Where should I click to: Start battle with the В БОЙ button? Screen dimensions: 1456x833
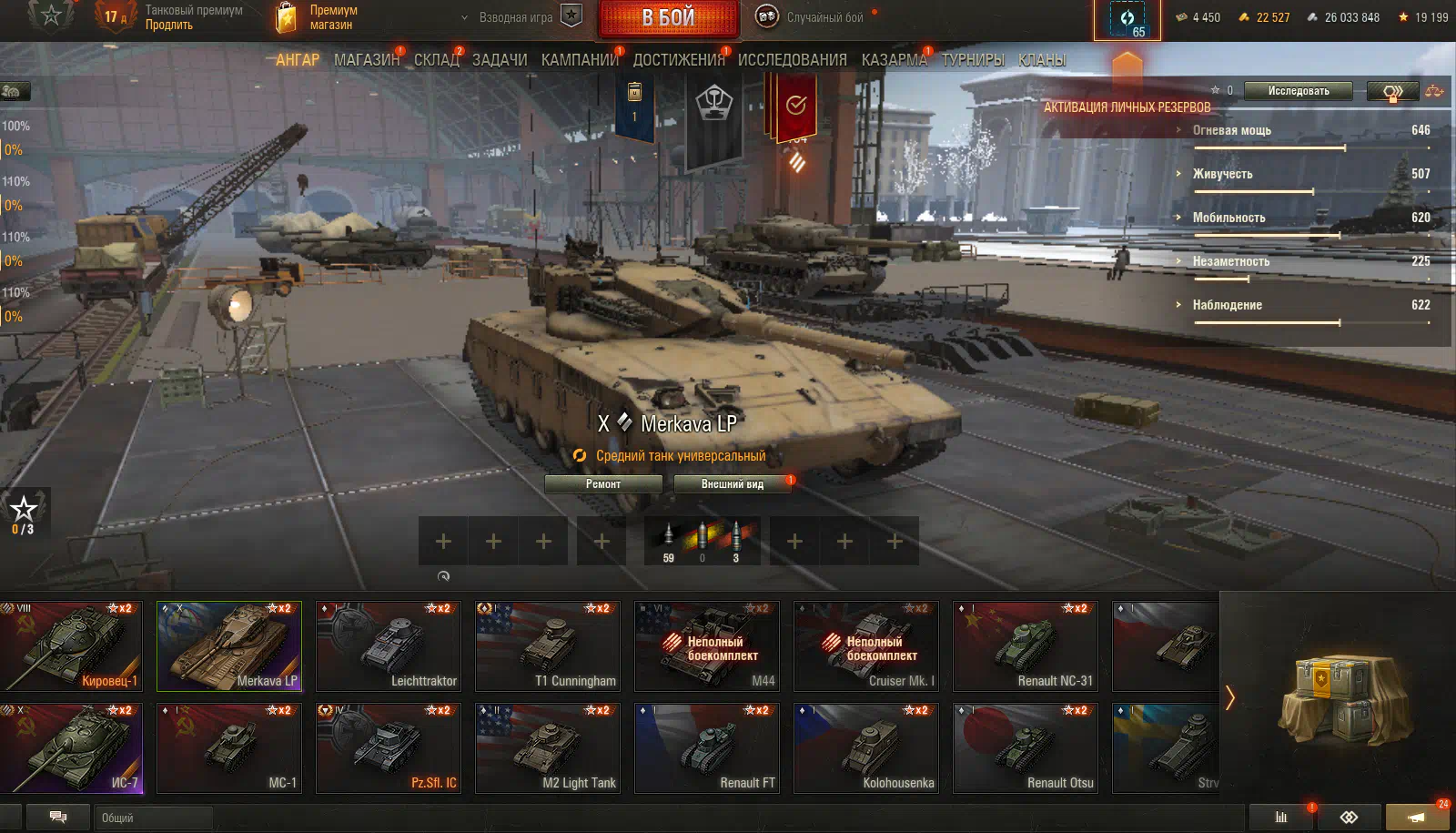click(668, 18)
